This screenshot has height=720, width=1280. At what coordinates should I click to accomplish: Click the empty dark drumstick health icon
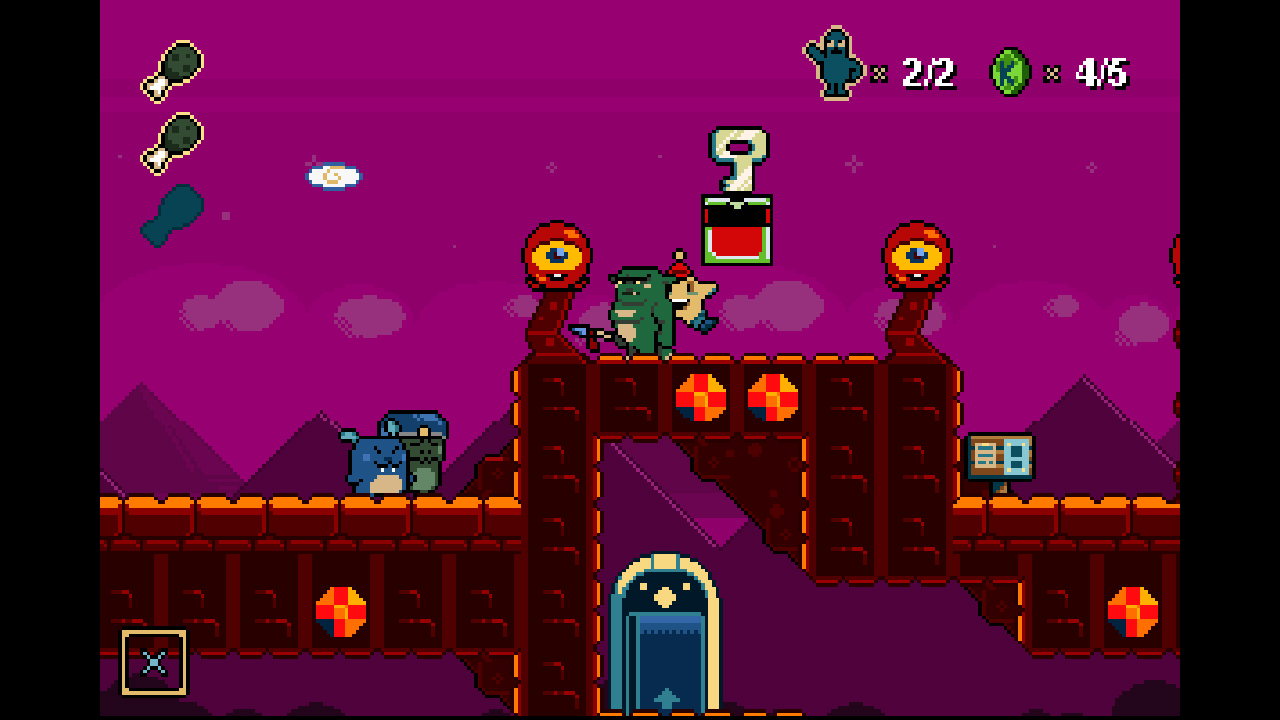pyautogui.click(x=172, y=215)
